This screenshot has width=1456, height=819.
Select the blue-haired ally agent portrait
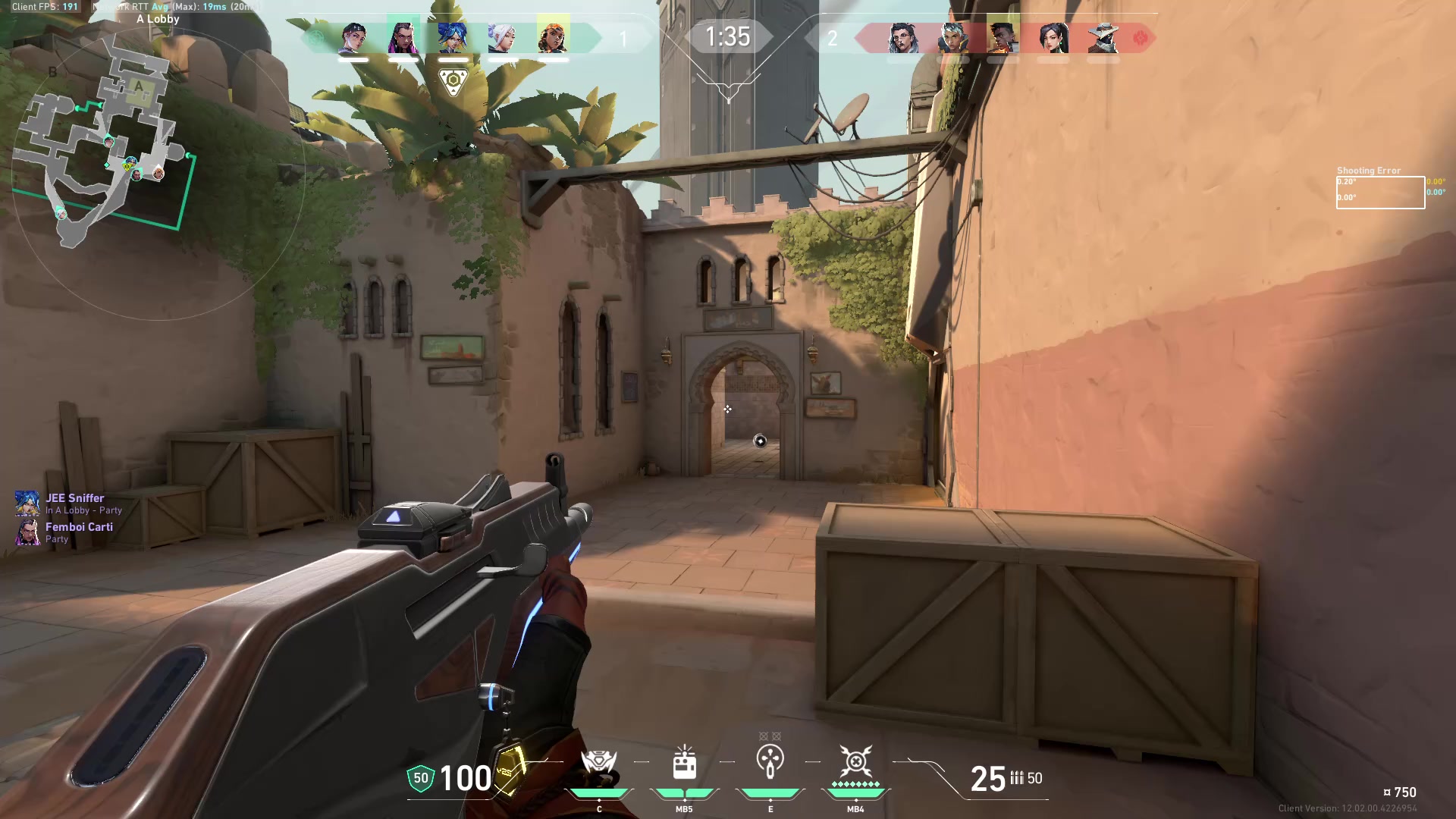click(x=453, y=36)
